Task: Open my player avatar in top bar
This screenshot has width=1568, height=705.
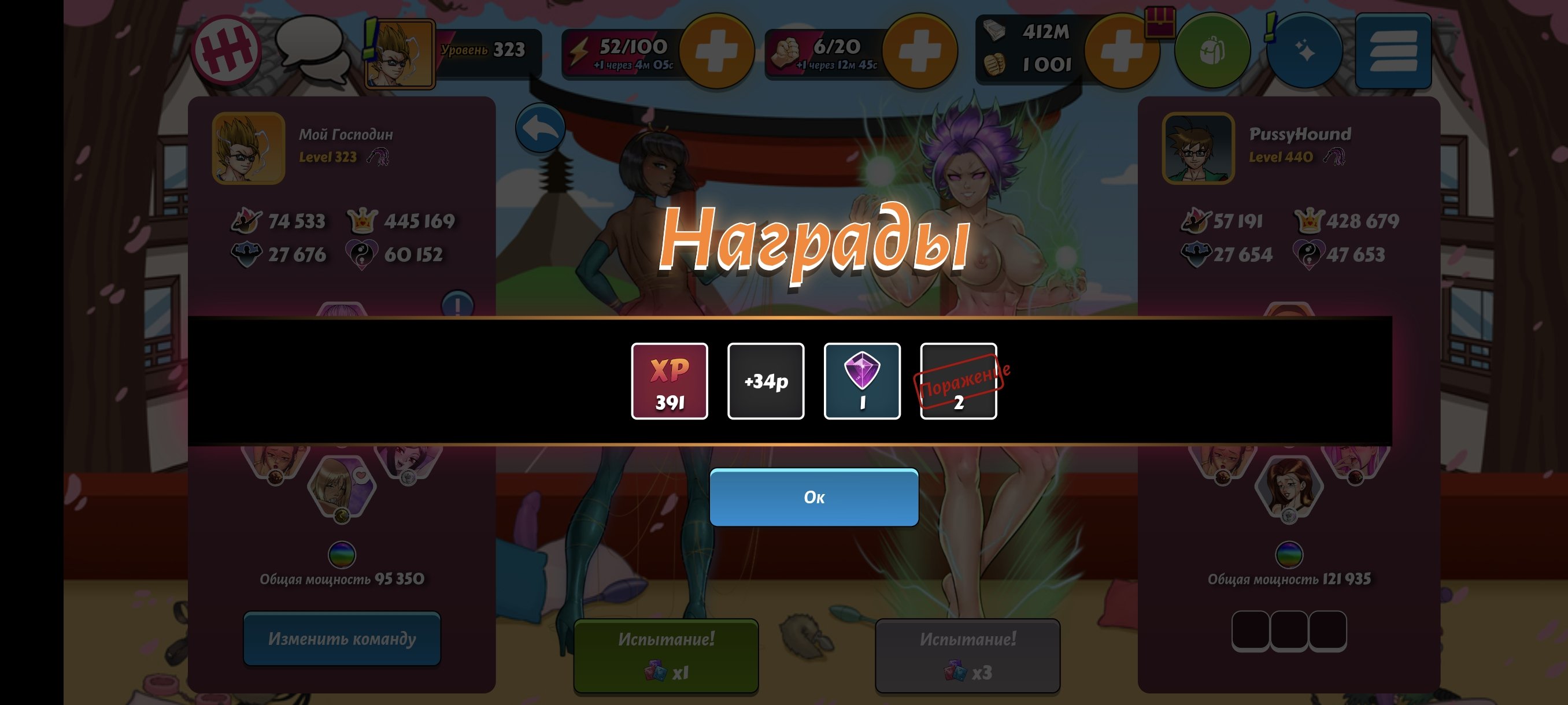Action: [400, 54]
